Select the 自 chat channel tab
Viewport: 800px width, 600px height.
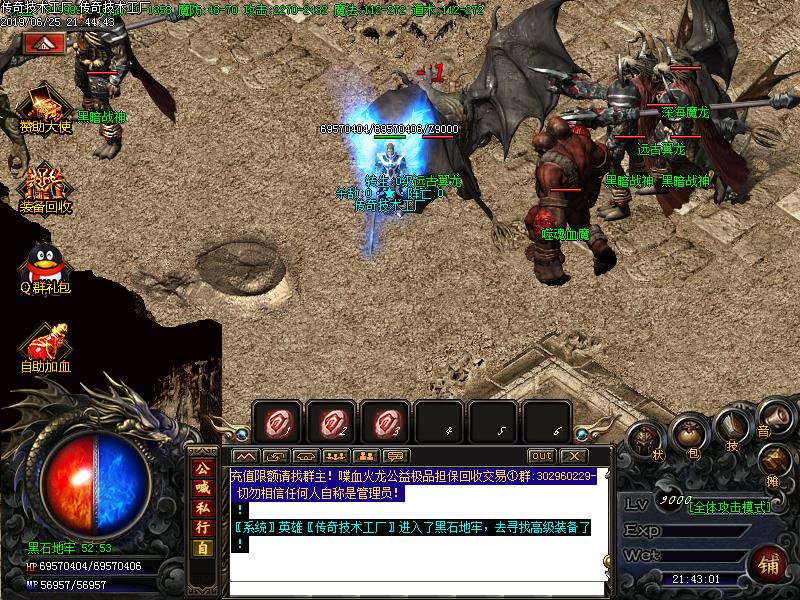pyautogui.click(x=203, y=548)
